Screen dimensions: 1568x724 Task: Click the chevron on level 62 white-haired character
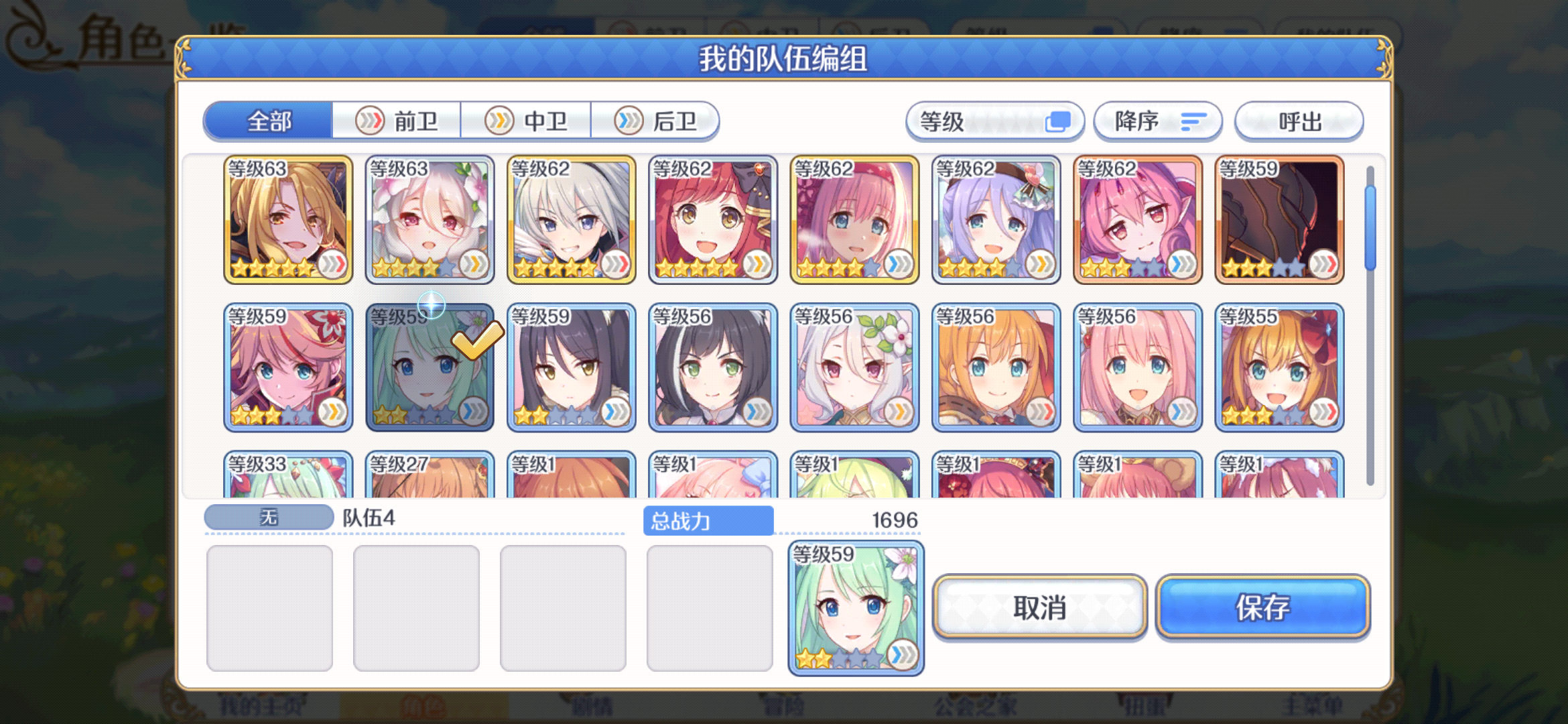tap(616, 265)
